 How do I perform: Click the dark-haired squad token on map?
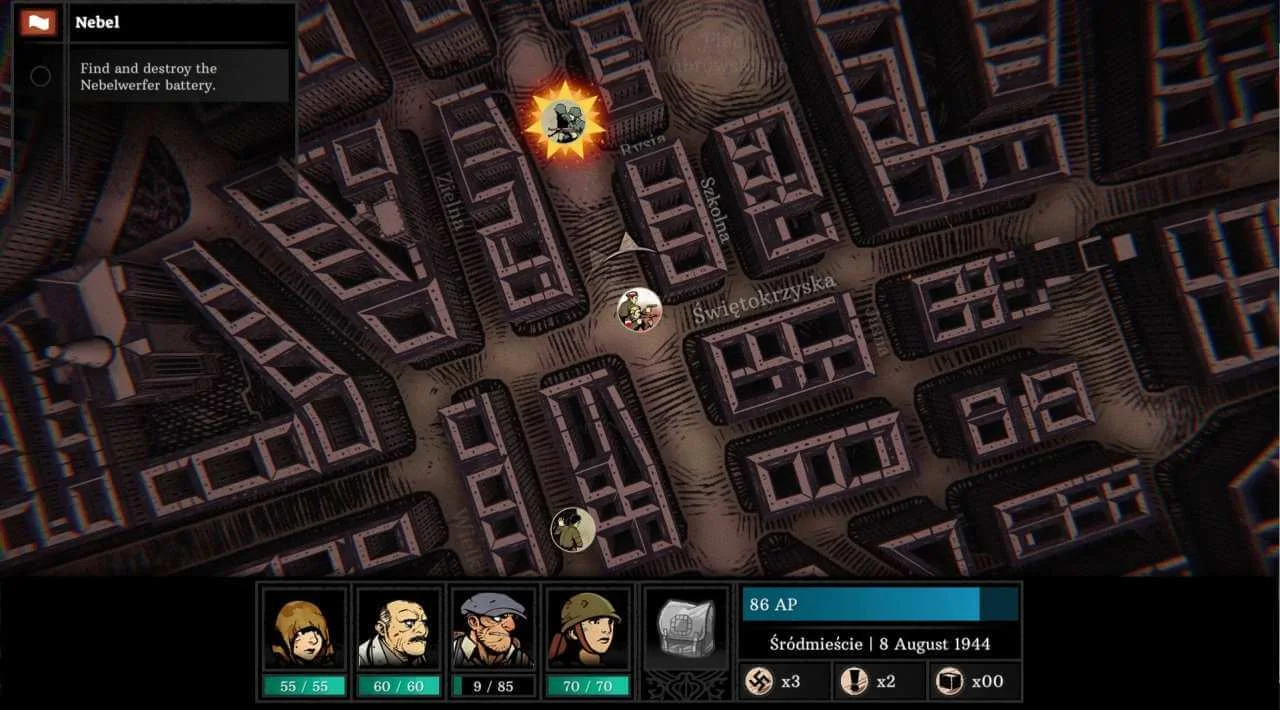(x=573, y=527)
